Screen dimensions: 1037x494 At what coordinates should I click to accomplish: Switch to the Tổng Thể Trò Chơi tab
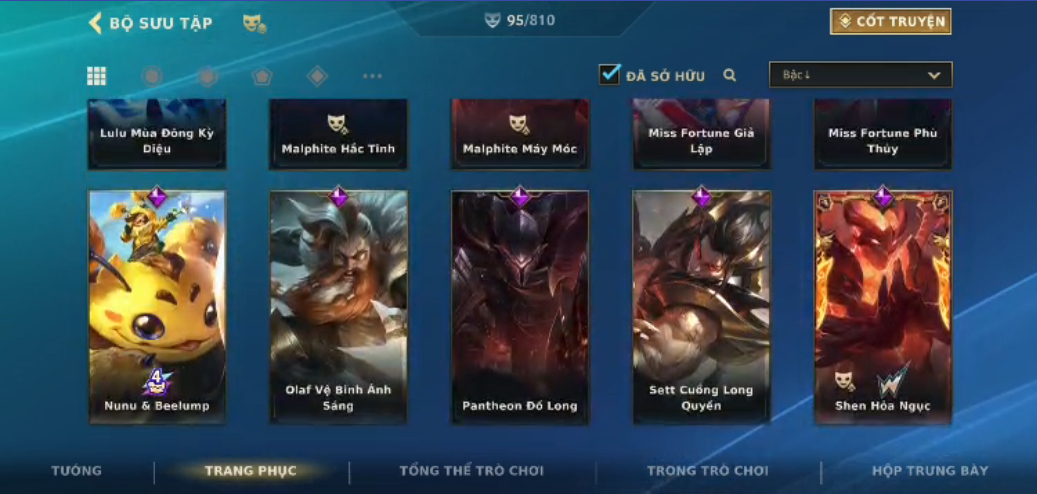tap(472, 471)
